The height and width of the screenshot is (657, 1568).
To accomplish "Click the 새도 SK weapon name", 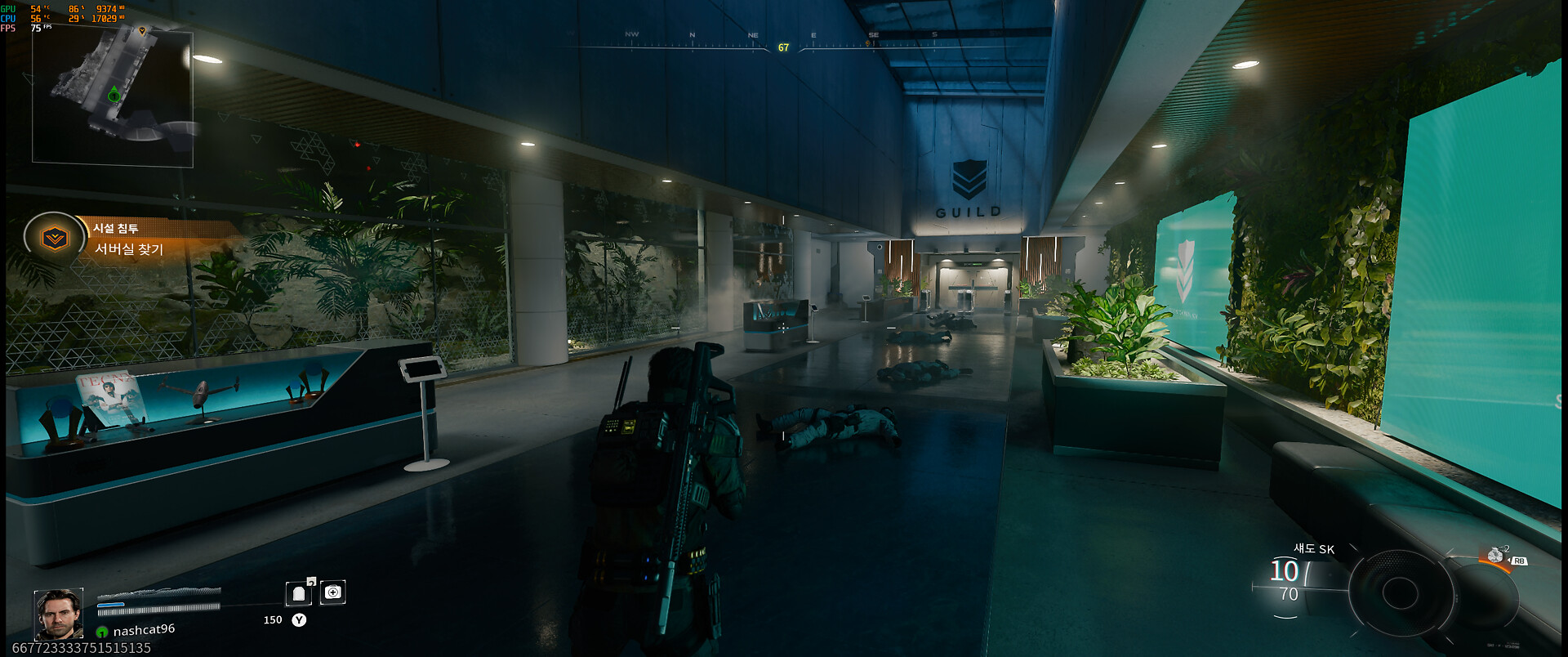I will coord(1314,549).
